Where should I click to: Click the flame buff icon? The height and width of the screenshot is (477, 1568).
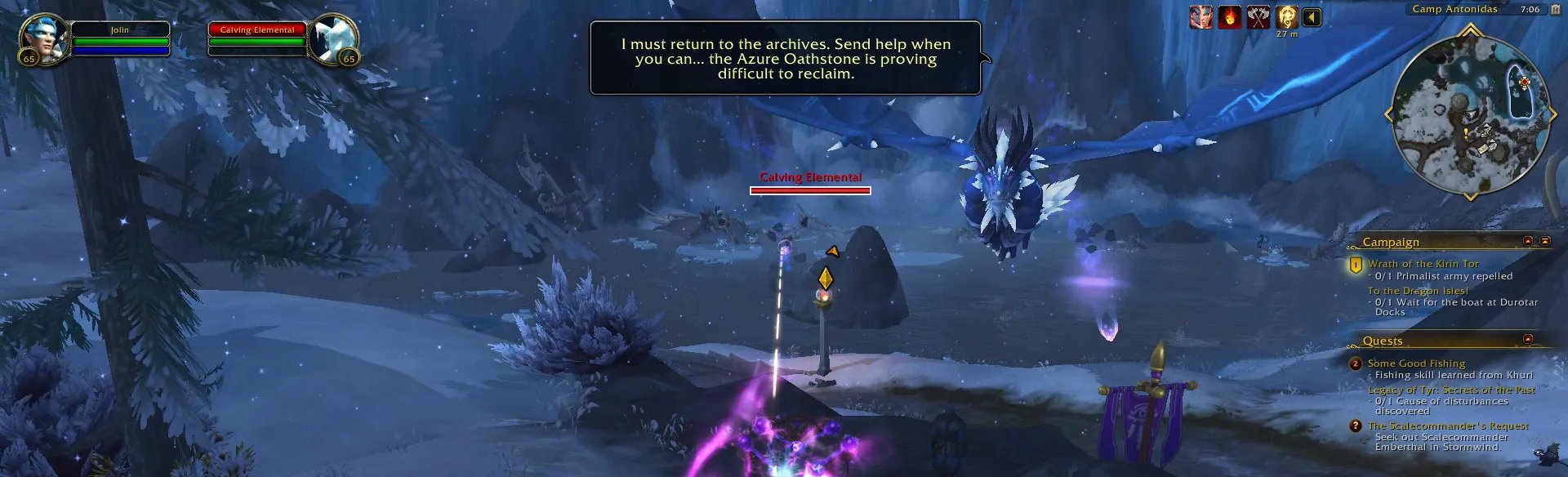[x=1229, y=17]
